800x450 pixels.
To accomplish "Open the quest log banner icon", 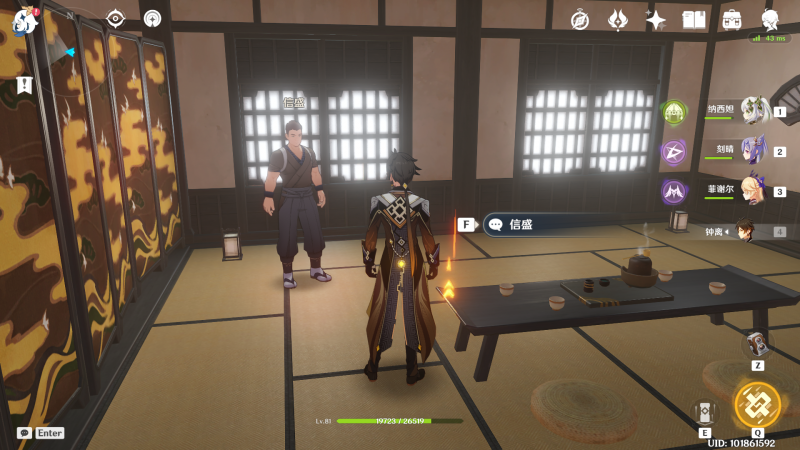I will [24, 86].
